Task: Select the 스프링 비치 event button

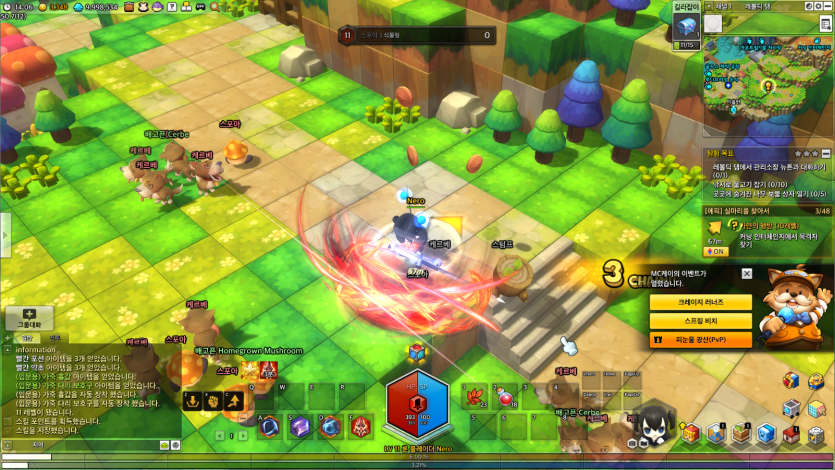Action: point(700,321)
